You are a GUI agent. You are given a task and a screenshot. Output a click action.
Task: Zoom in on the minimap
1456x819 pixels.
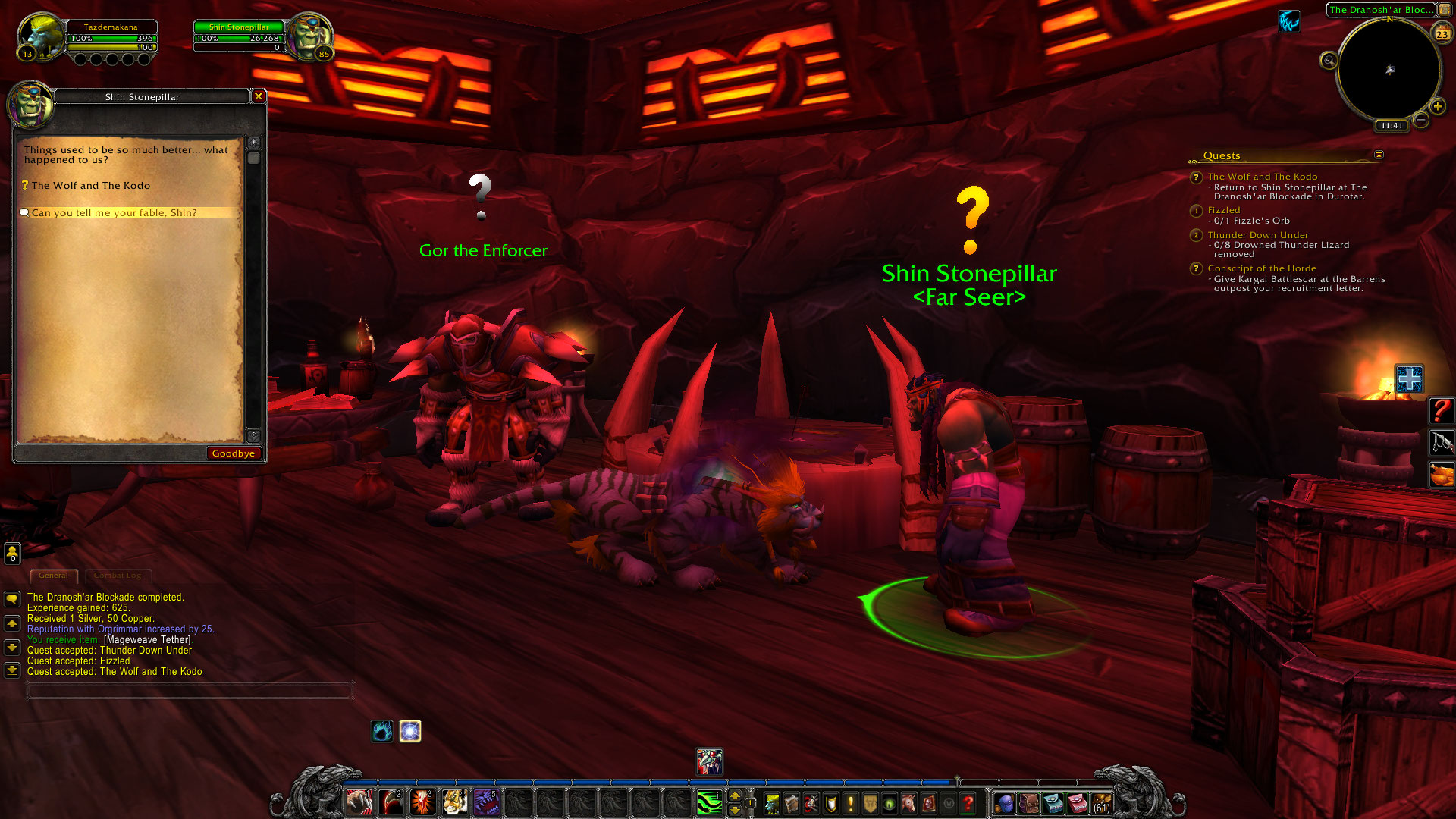point(1437,107)
